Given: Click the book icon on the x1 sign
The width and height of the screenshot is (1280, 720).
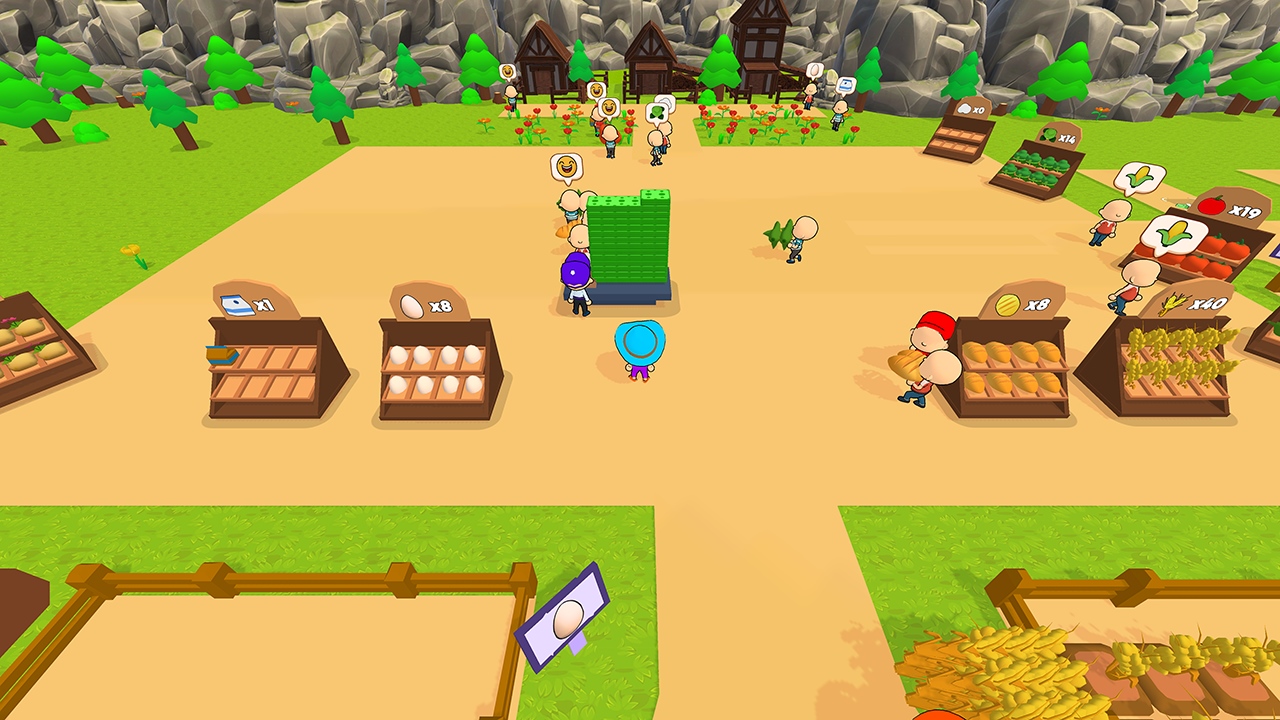Looking at the screenshot, I should [x=239, y=307].
